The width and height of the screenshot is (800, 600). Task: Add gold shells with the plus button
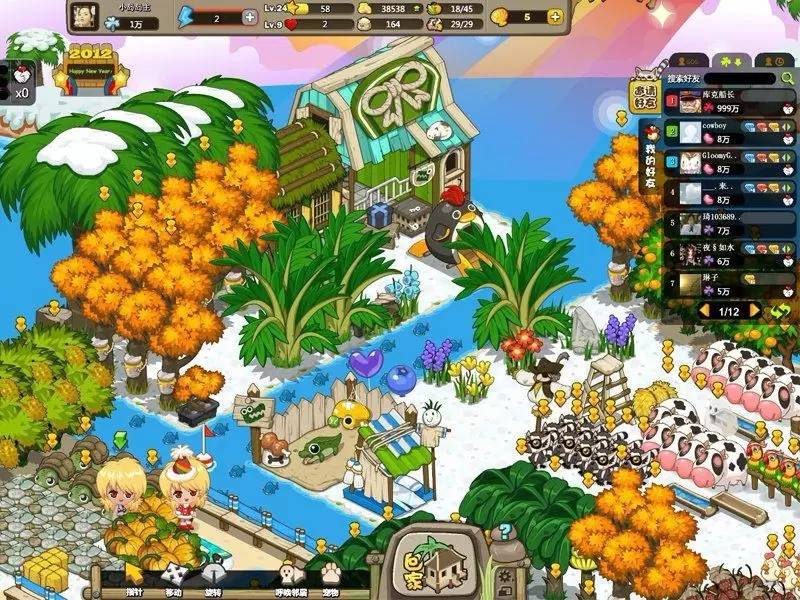(x=555, y=17)
